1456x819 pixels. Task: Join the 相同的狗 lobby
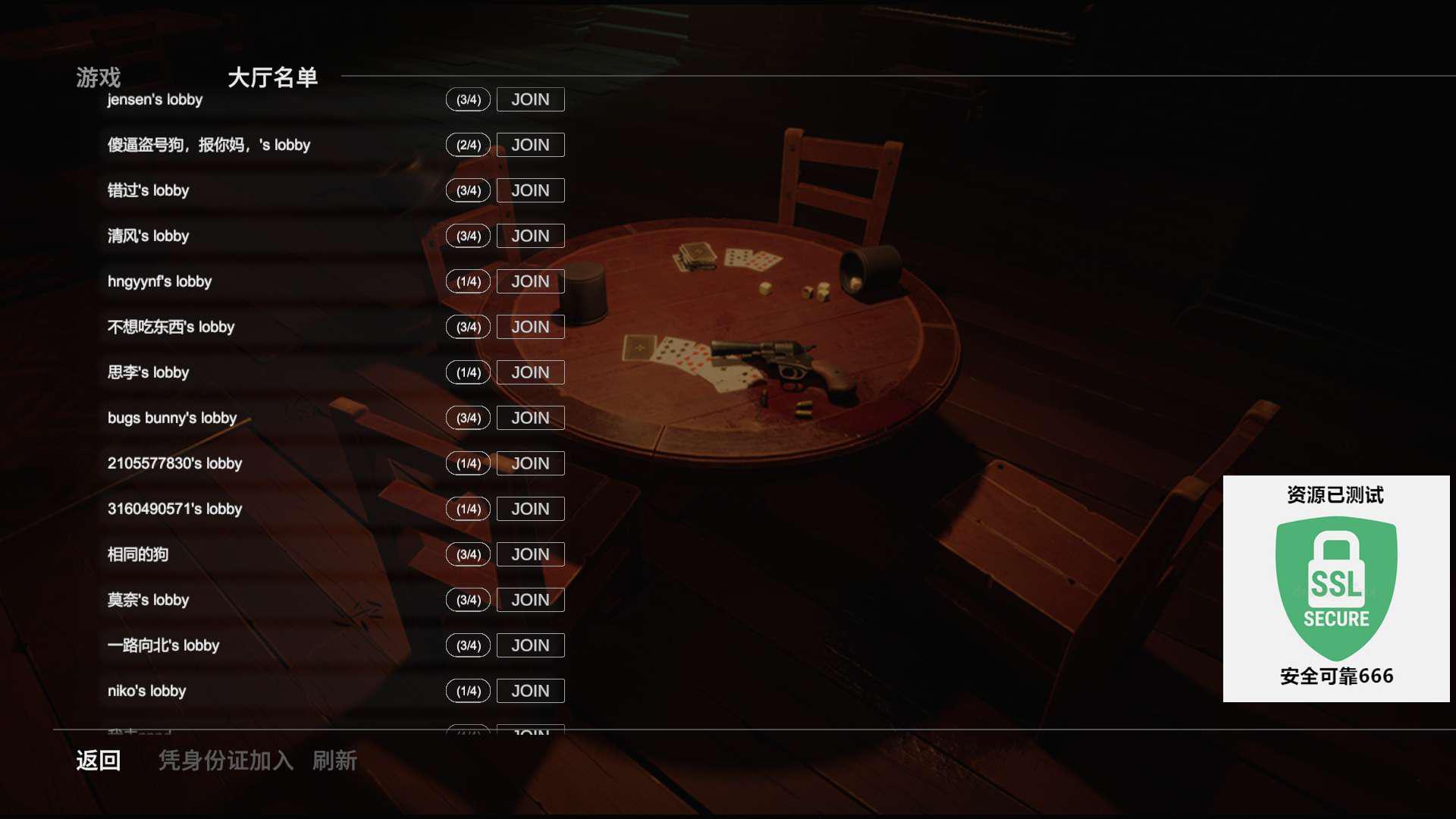[x=530, y=554]
